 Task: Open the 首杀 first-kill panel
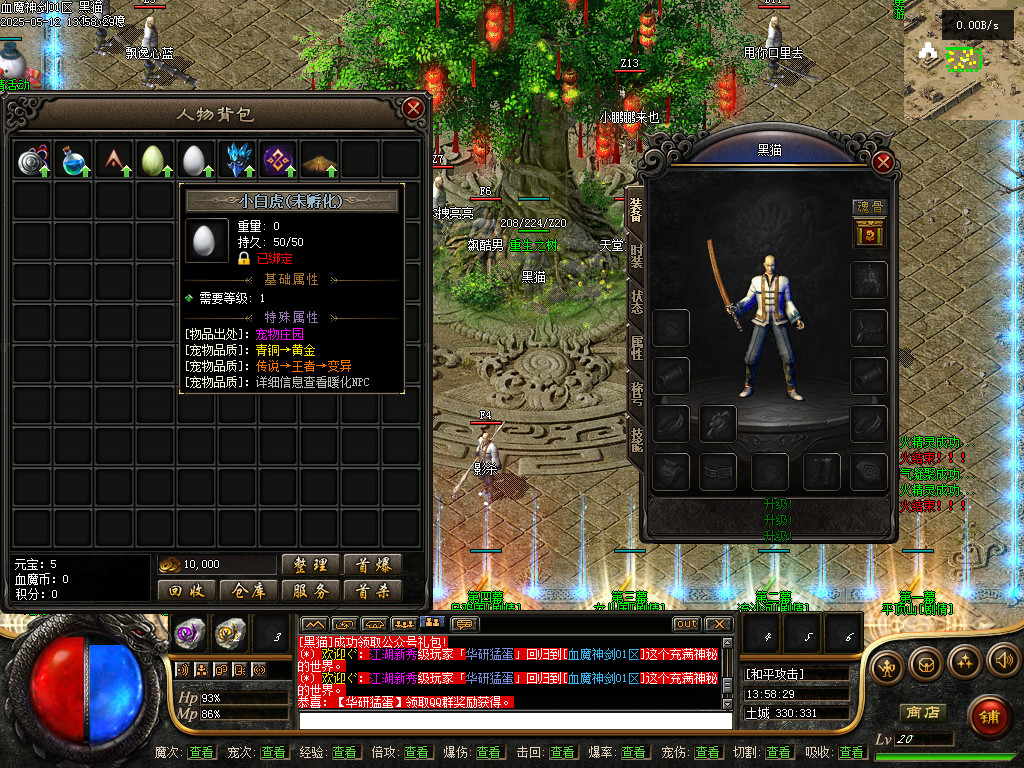(x=372, y=591)
